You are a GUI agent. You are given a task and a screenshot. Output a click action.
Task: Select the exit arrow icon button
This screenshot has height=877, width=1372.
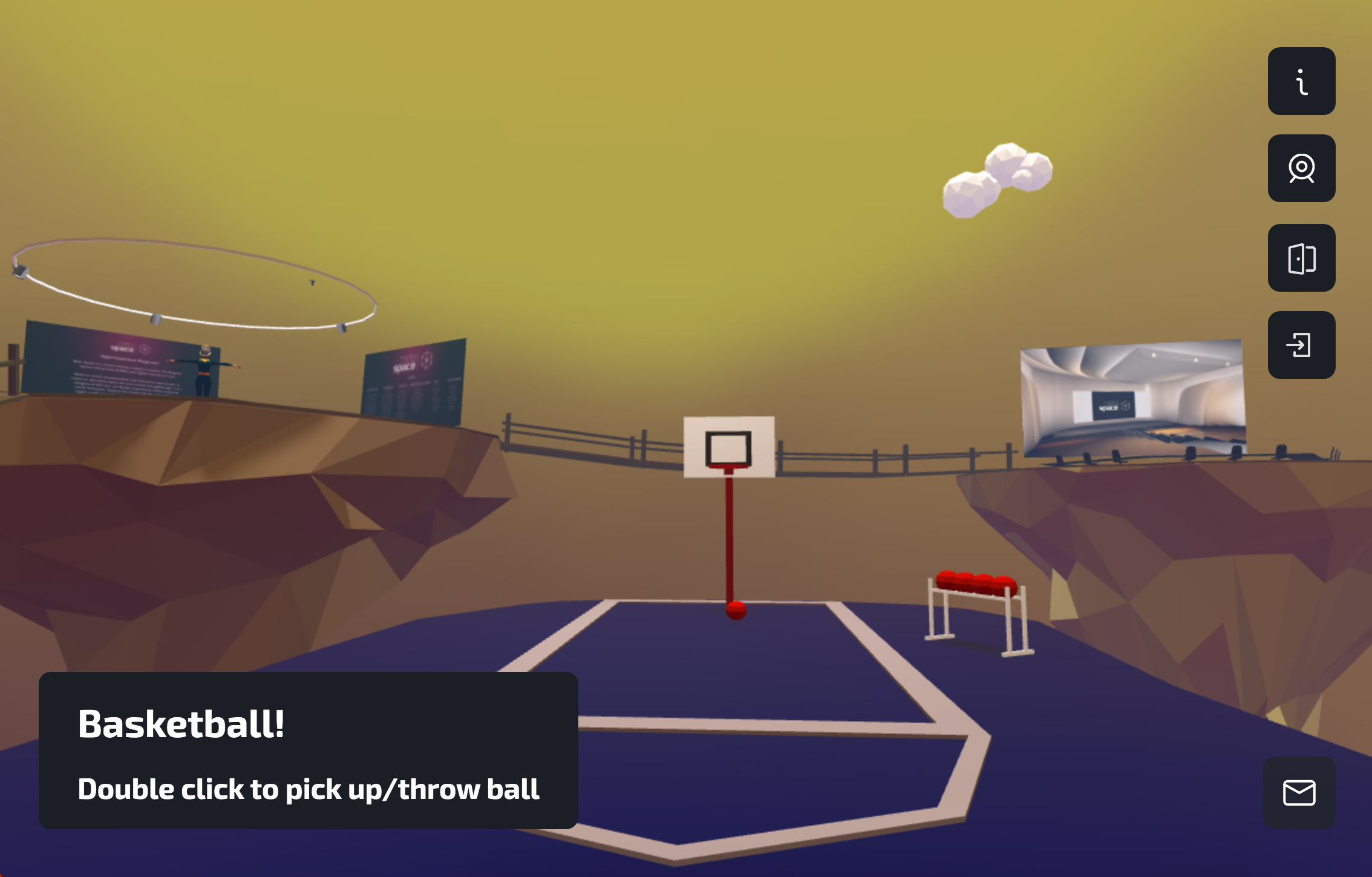click(1301, 345)
